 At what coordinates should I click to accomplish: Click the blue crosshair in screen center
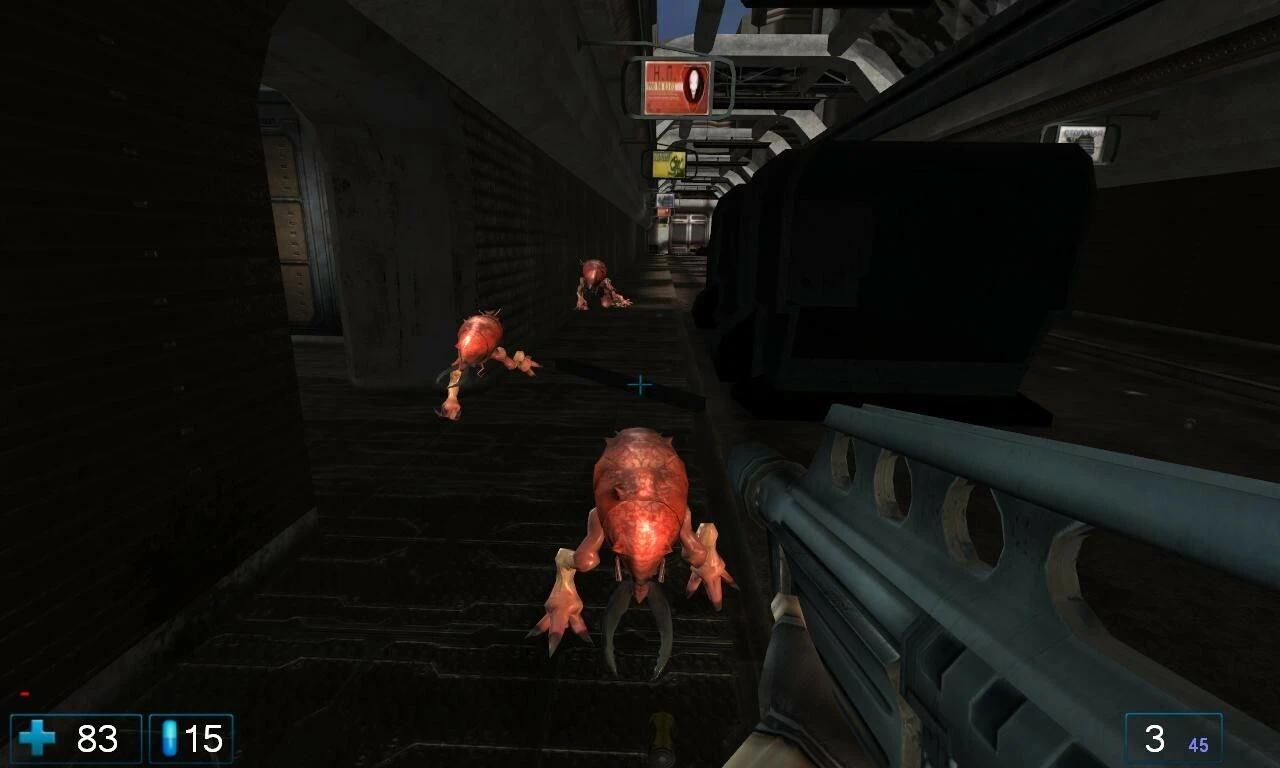coord(639,383)
